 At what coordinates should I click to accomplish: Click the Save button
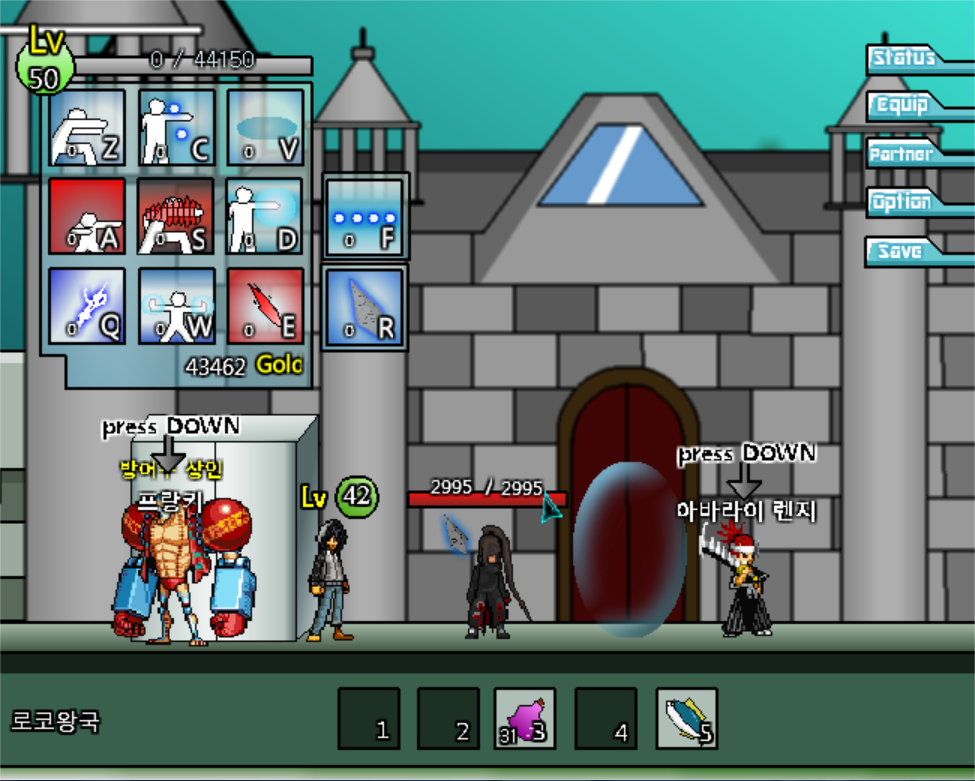pos(905,251)
